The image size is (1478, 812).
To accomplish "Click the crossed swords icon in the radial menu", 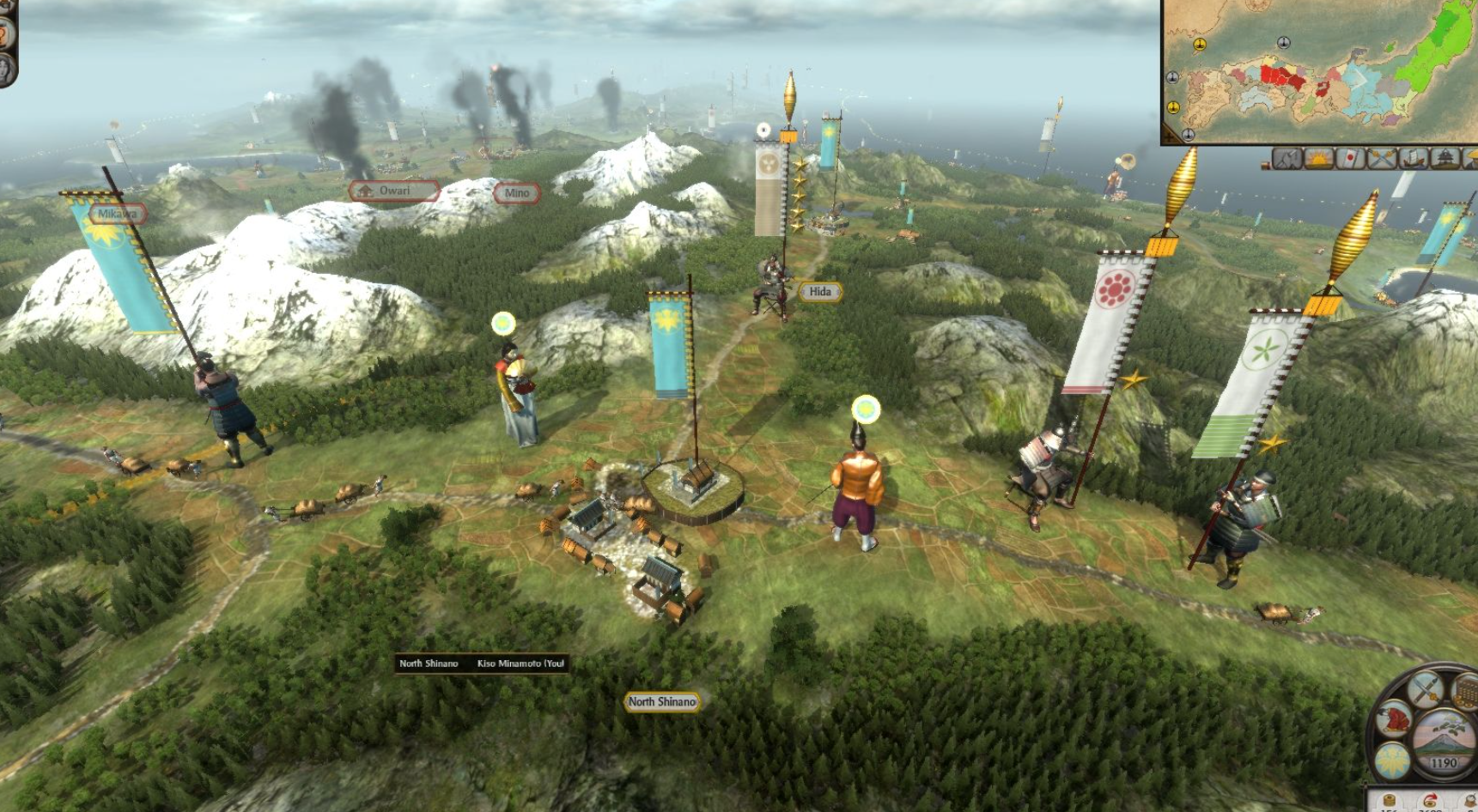I will pyautogui.click(x=1425, y=690).
